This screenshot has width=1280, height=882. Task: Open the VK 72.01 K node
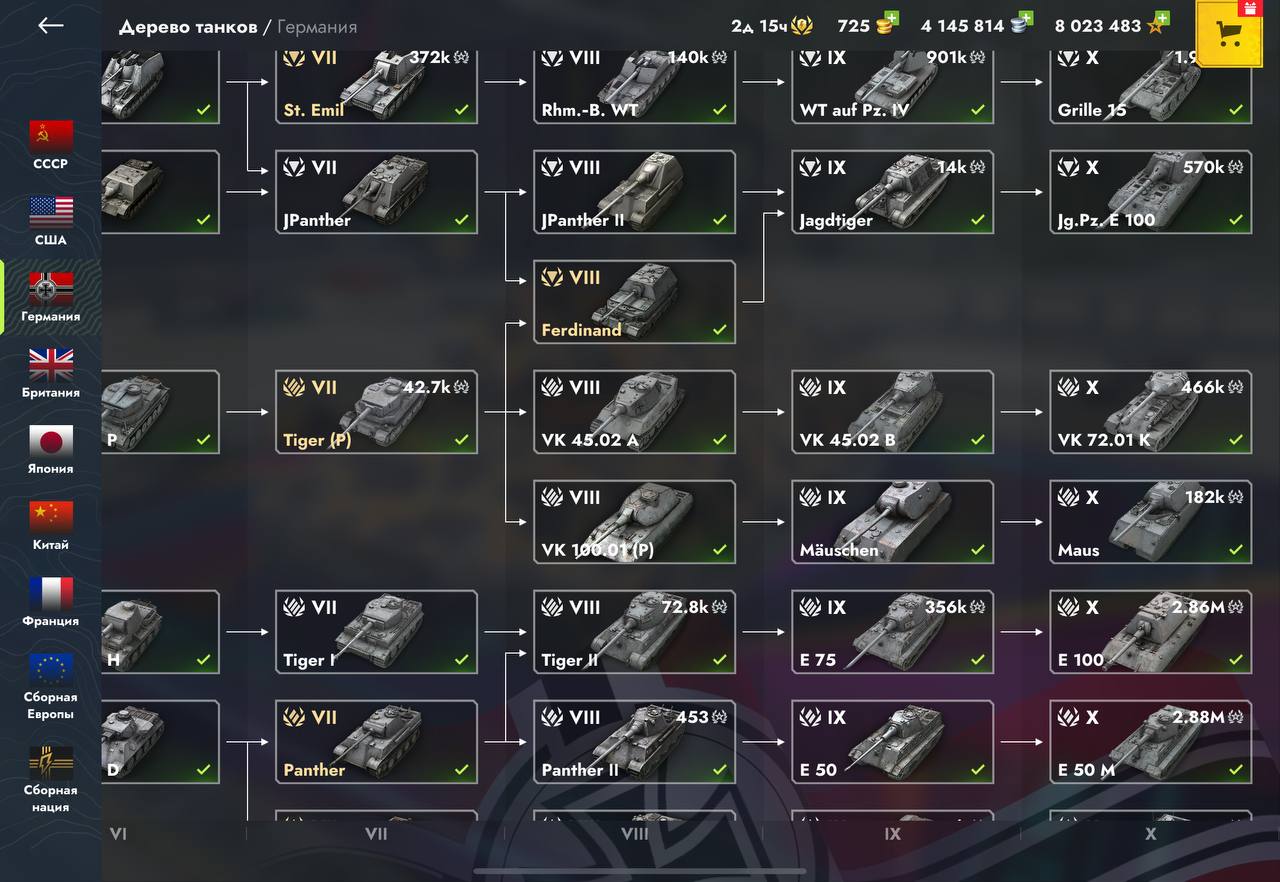pyautogui.click(x=1150, y=412)
